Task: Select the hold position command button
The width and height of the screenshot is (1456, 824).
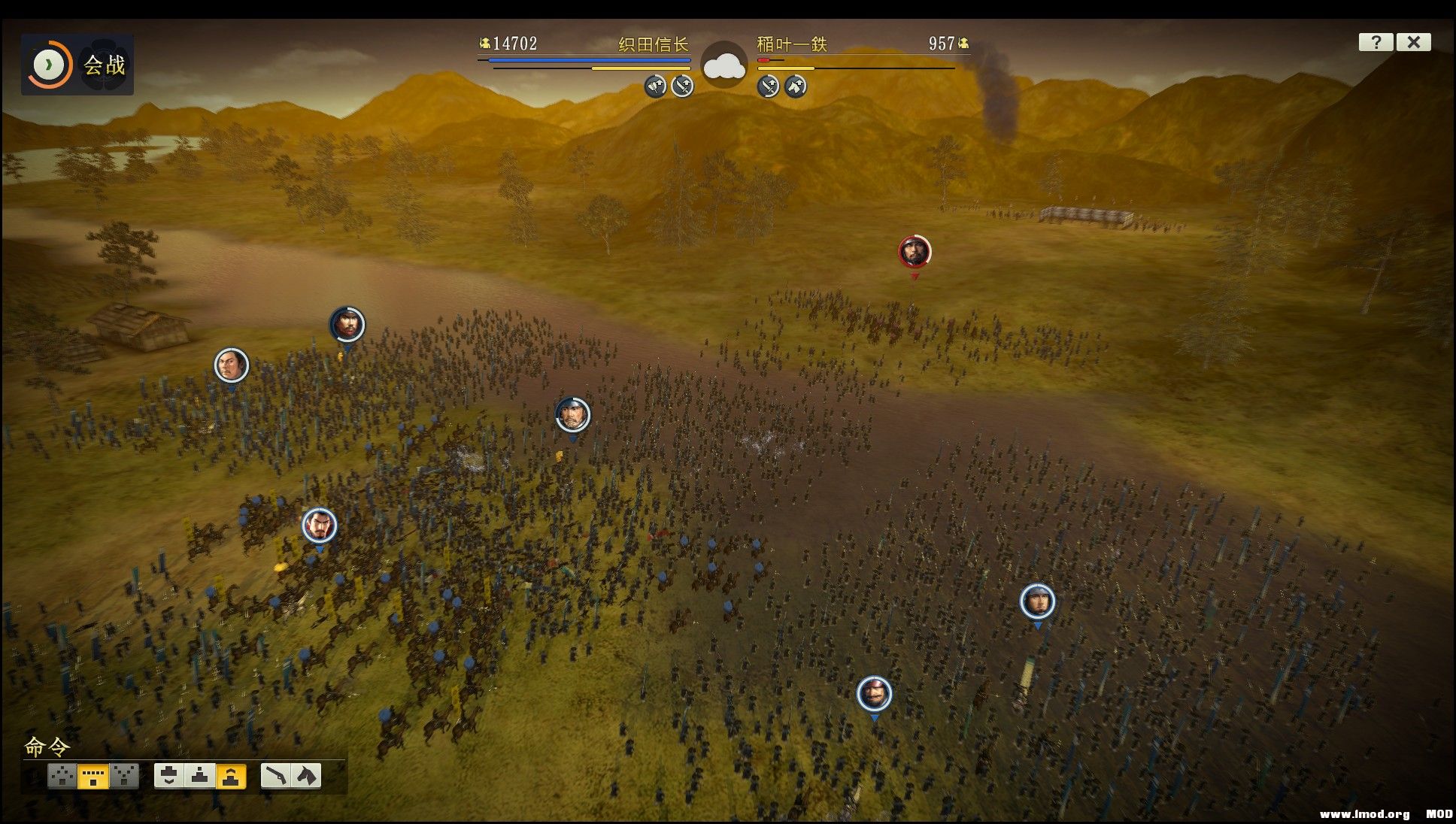Action: coord(200,775)
